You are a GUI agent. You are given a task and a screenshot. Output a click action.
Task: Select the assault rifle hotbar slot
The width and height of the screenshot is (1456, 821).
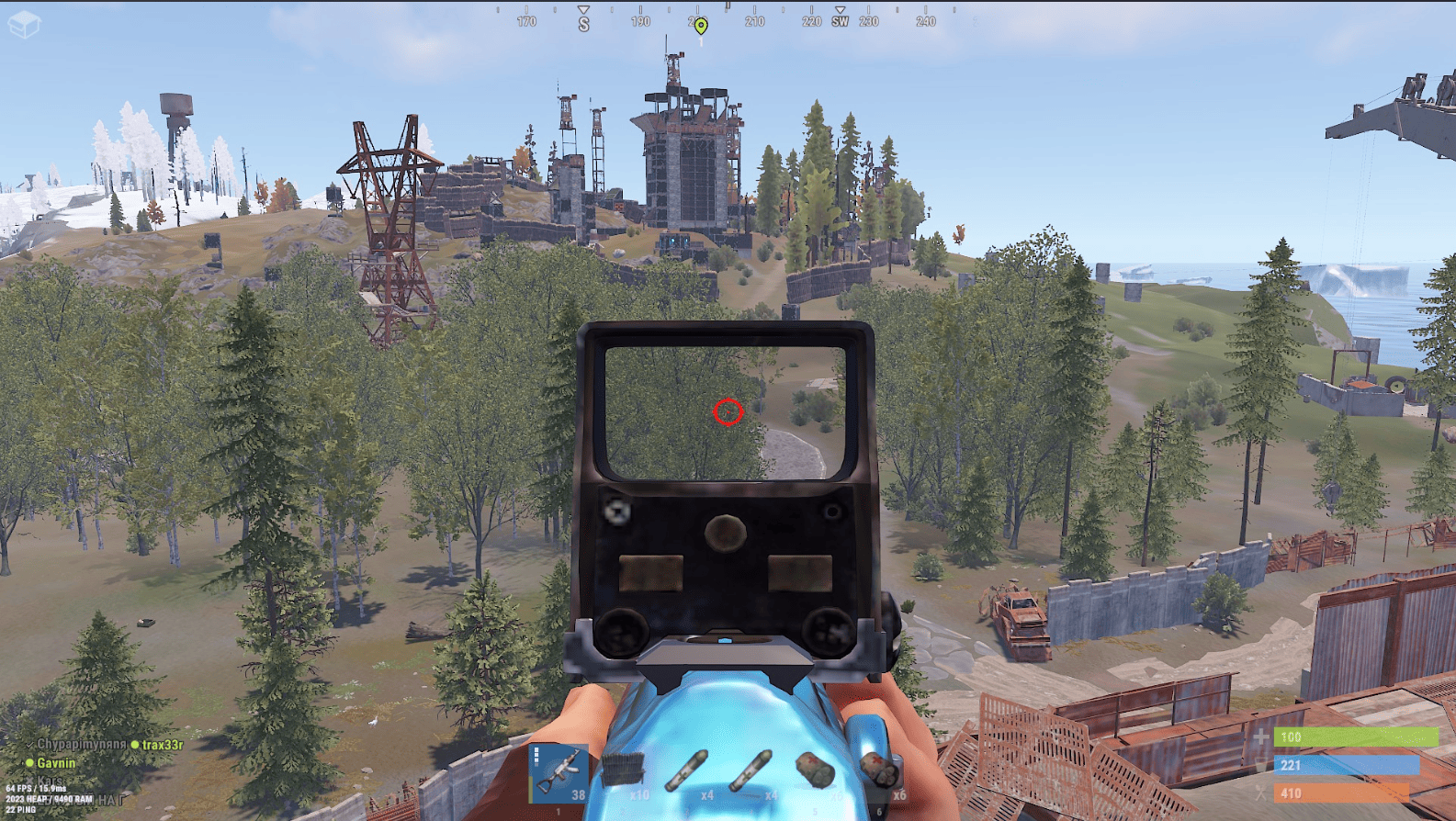click(559, 773)
